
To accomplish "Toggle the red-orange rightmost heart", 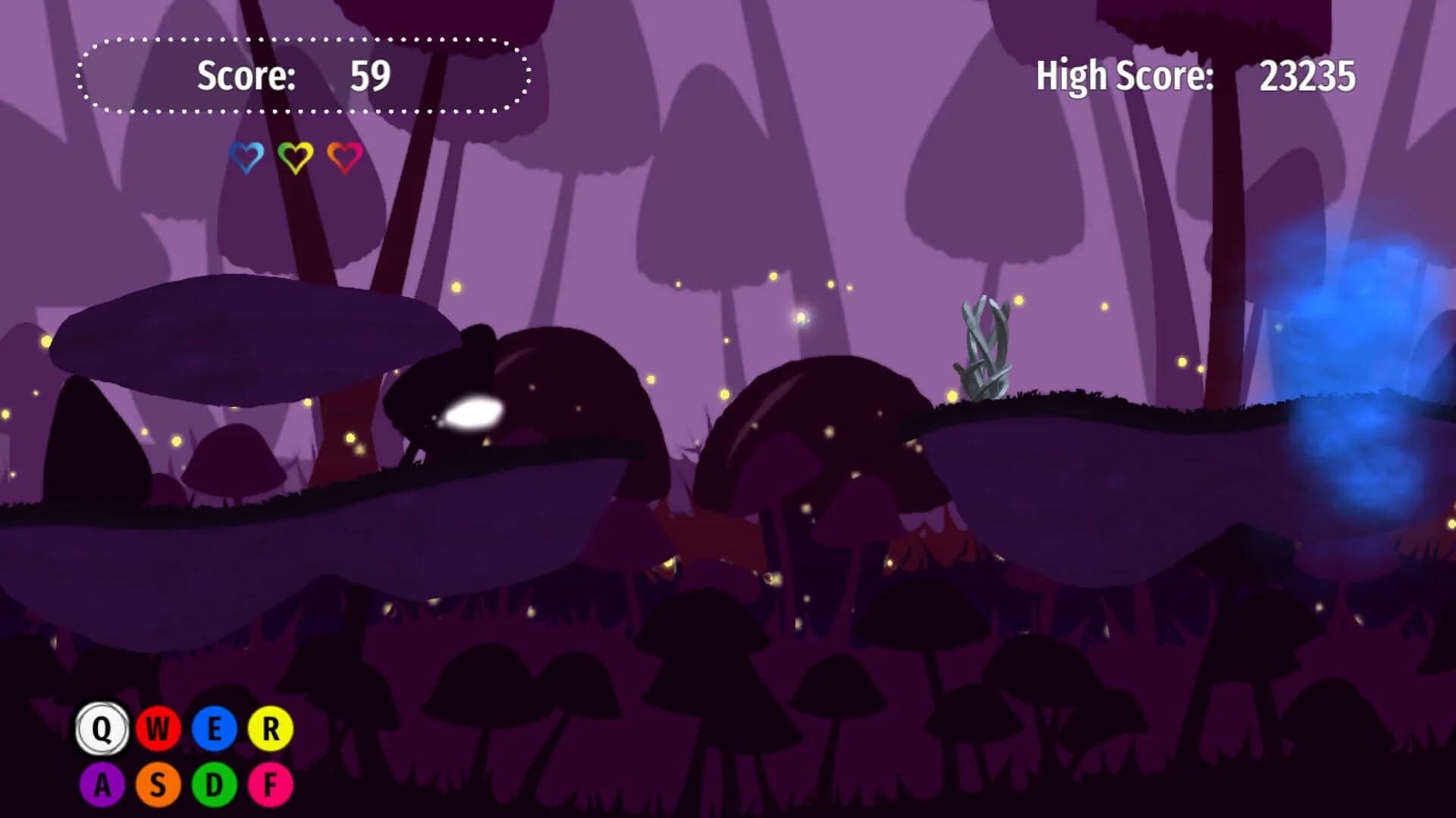I will point(343,157).
